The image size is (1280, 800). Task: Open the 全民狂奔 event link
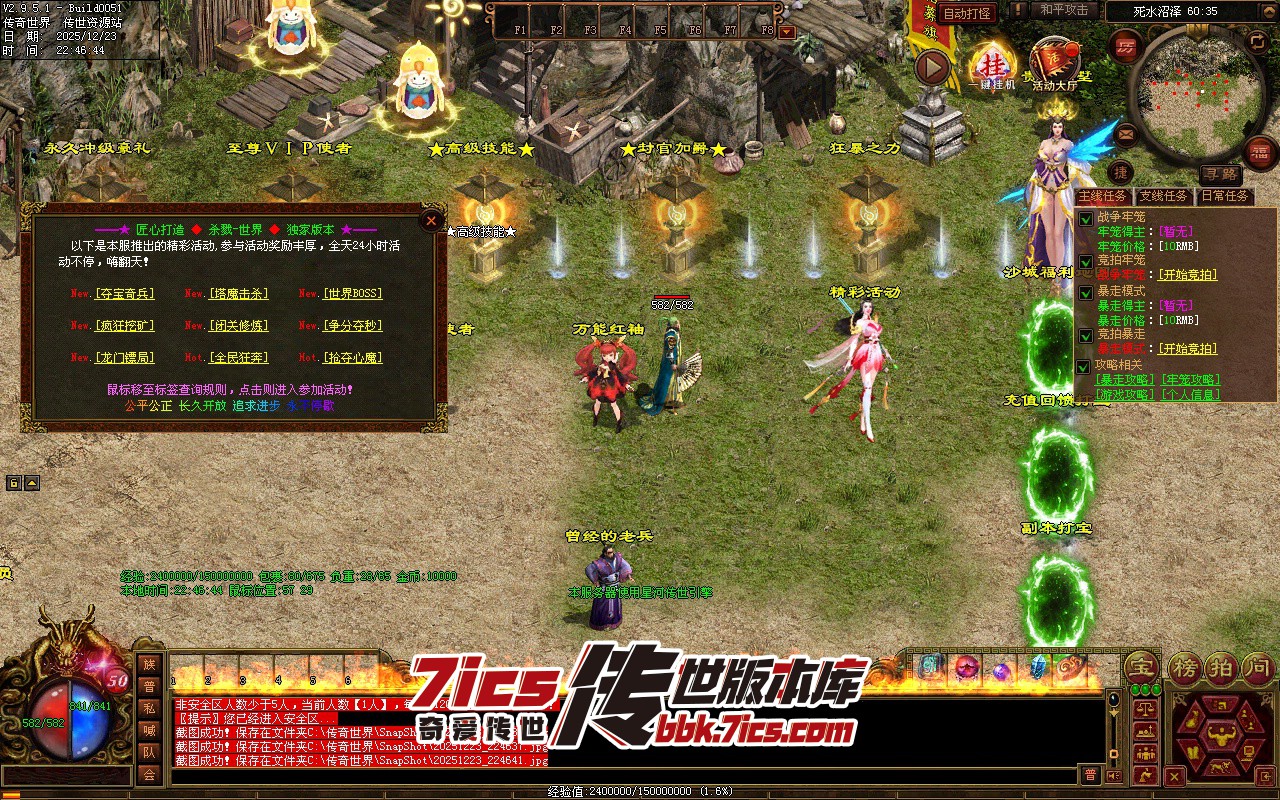coord(239,357)
